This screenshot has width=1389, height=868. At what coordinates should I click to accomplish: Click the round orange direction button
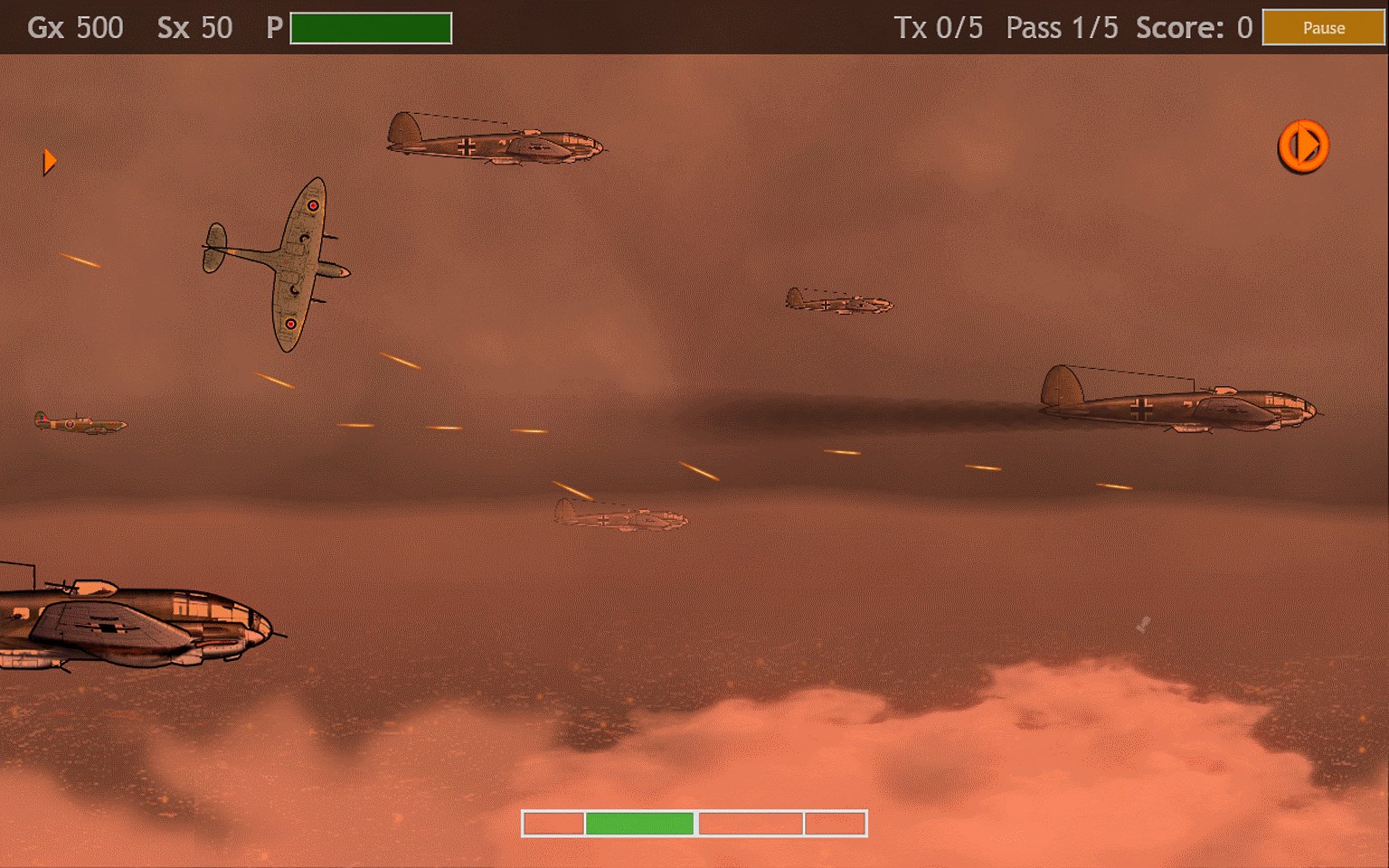1302,146
